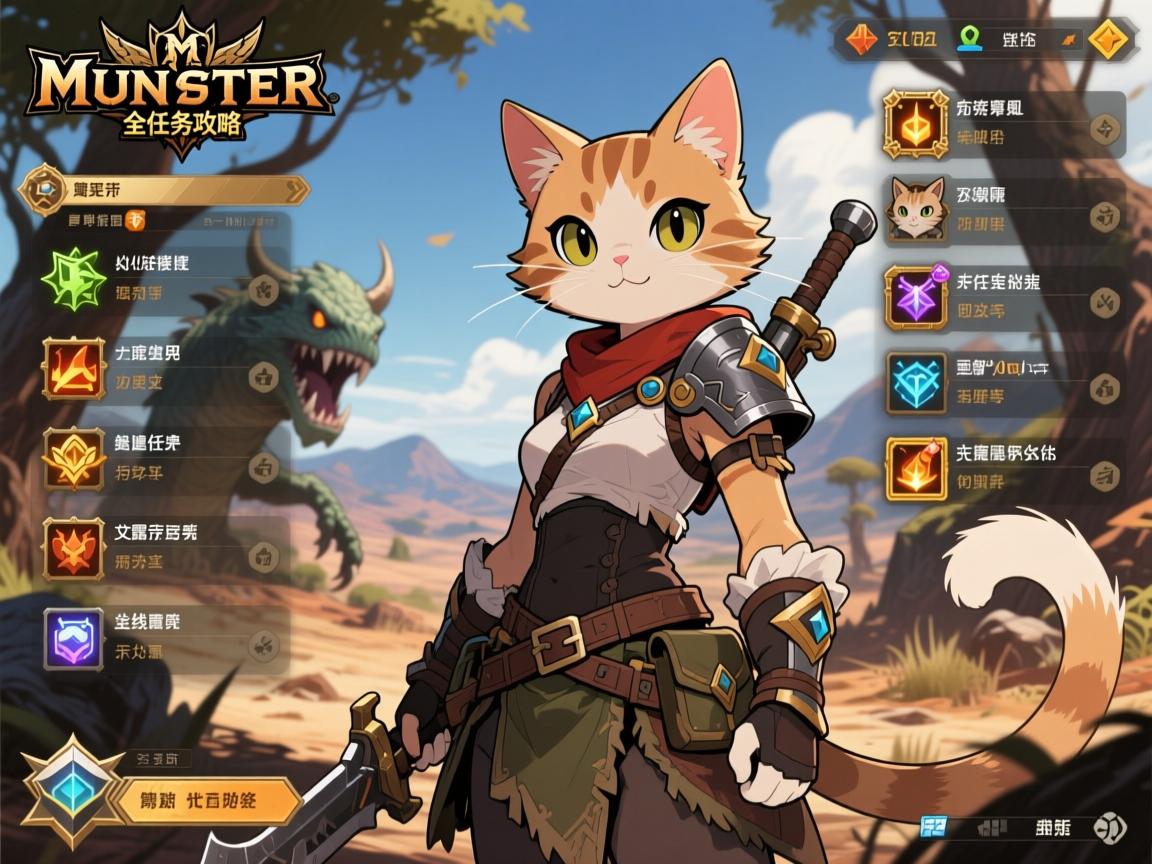Open the gold-framed orange crystal icon
This screenshot has height=864, width=1152.
pyautogui.click(x=916, y=124)
